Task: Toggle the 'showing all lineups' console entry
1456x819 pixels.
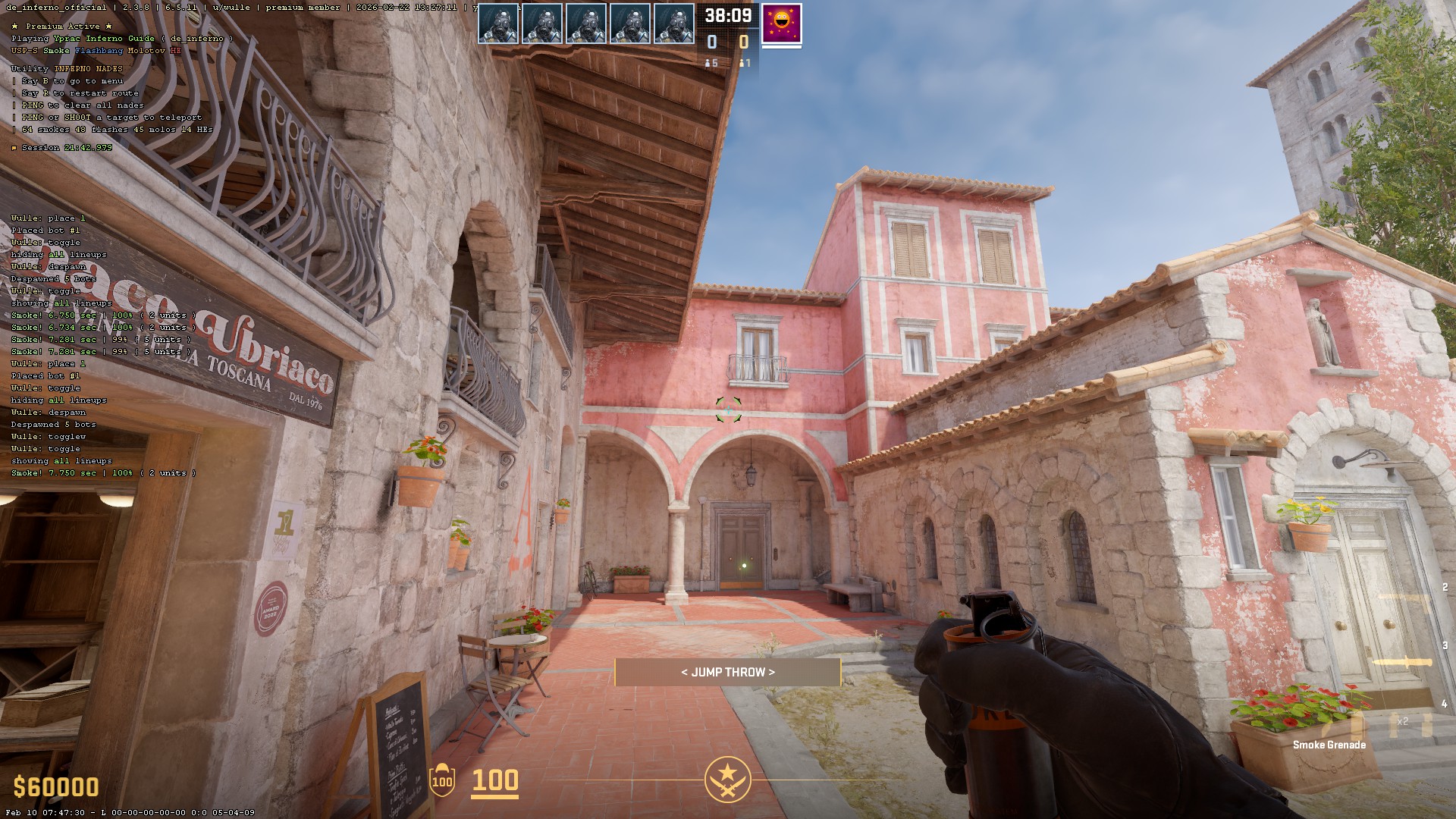Action: pyautogui.click(x=61, y=460)
